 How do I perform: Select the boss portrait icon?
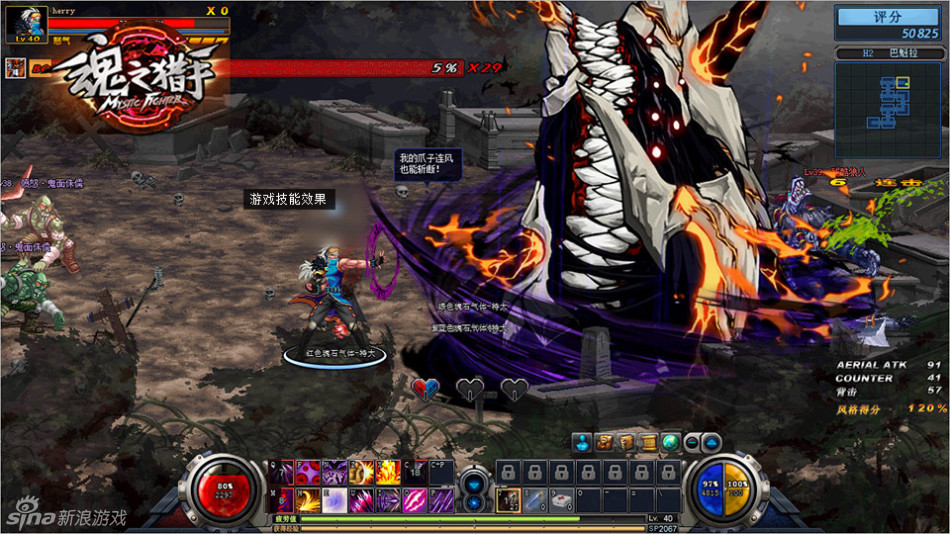16,68
